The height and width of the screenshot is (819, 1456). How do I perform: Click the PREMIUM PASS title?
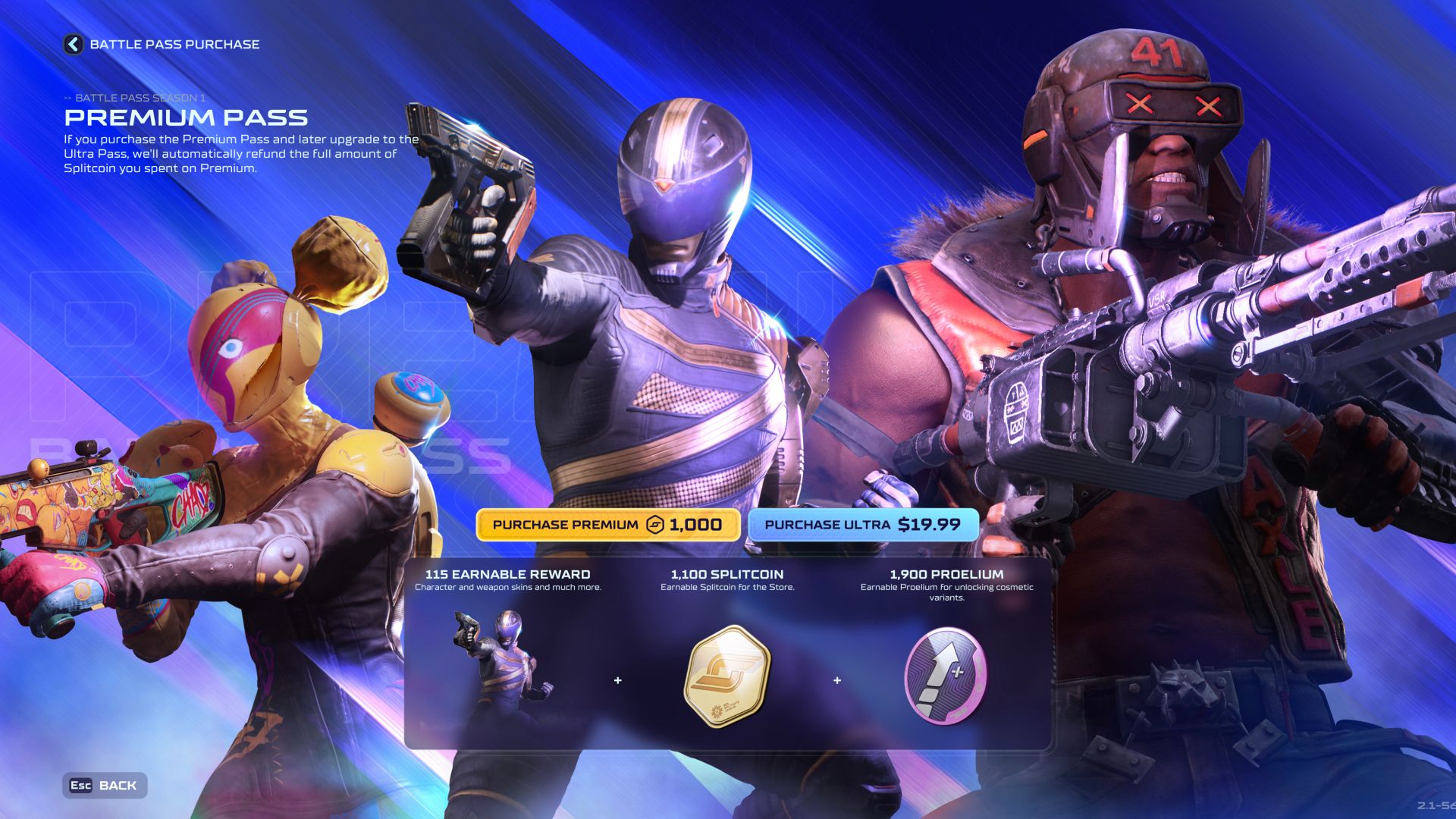(187, 118)
